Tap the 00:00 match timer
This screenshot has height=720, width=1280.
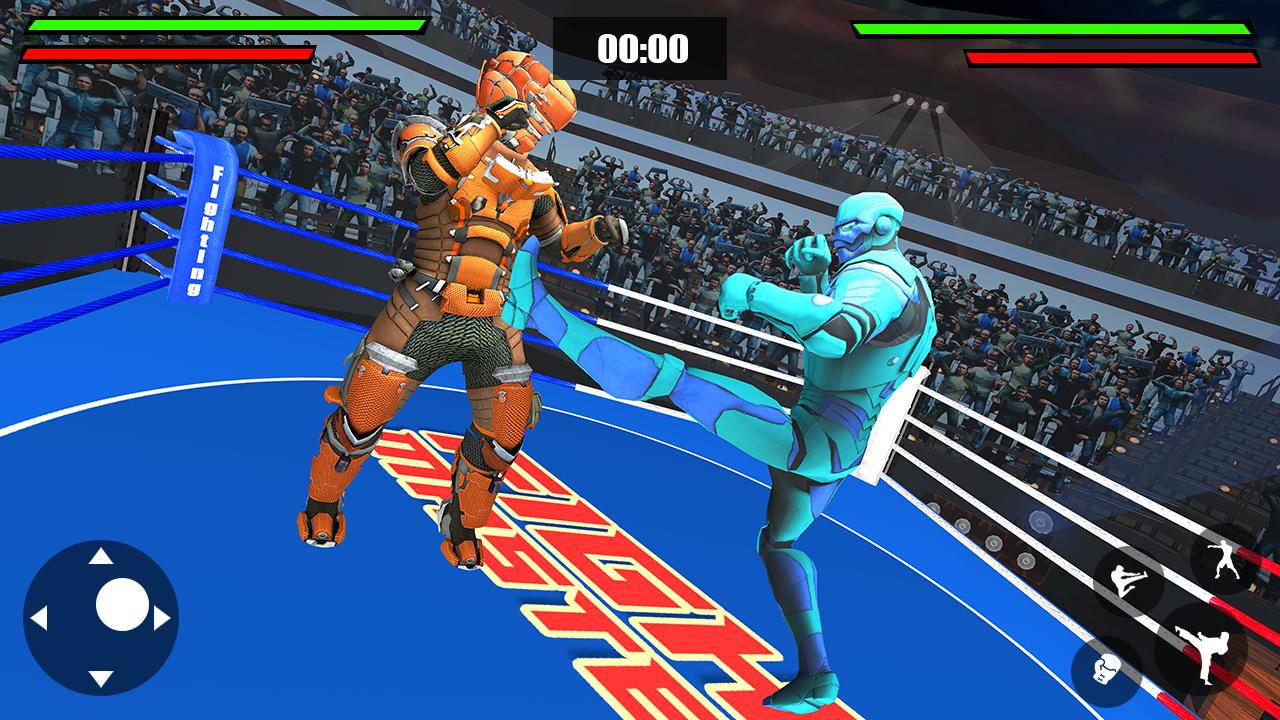point(644,45)
